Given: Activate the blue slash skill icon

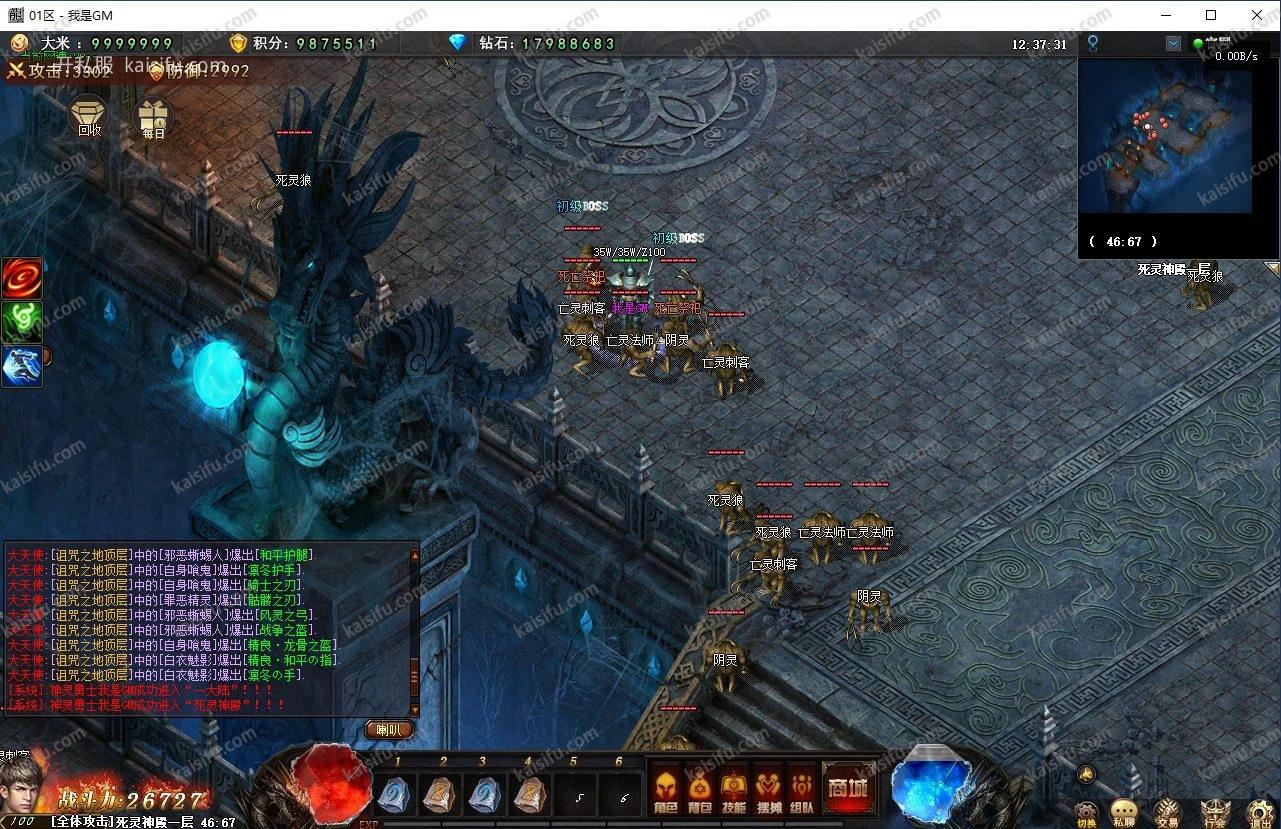Looking at the screenshot, I should point(21,366).
